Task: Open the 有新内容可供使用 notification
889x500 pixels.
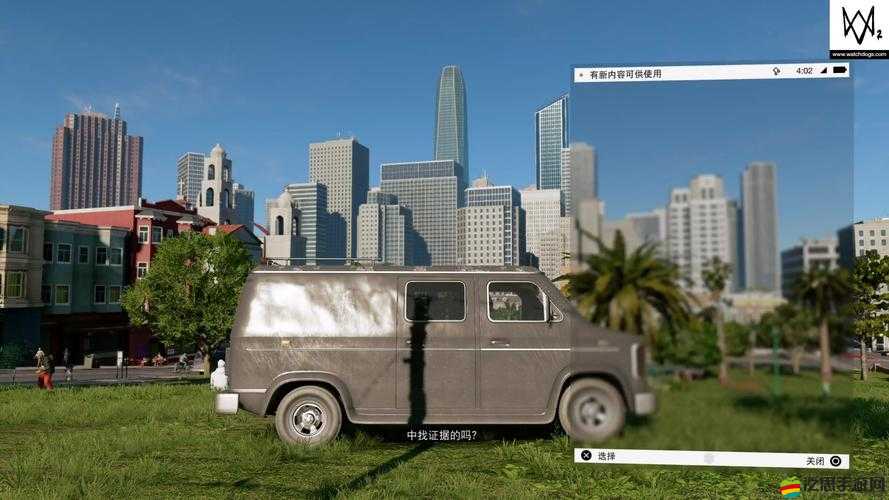Action: pyautogui.click(x=625, y=73)
